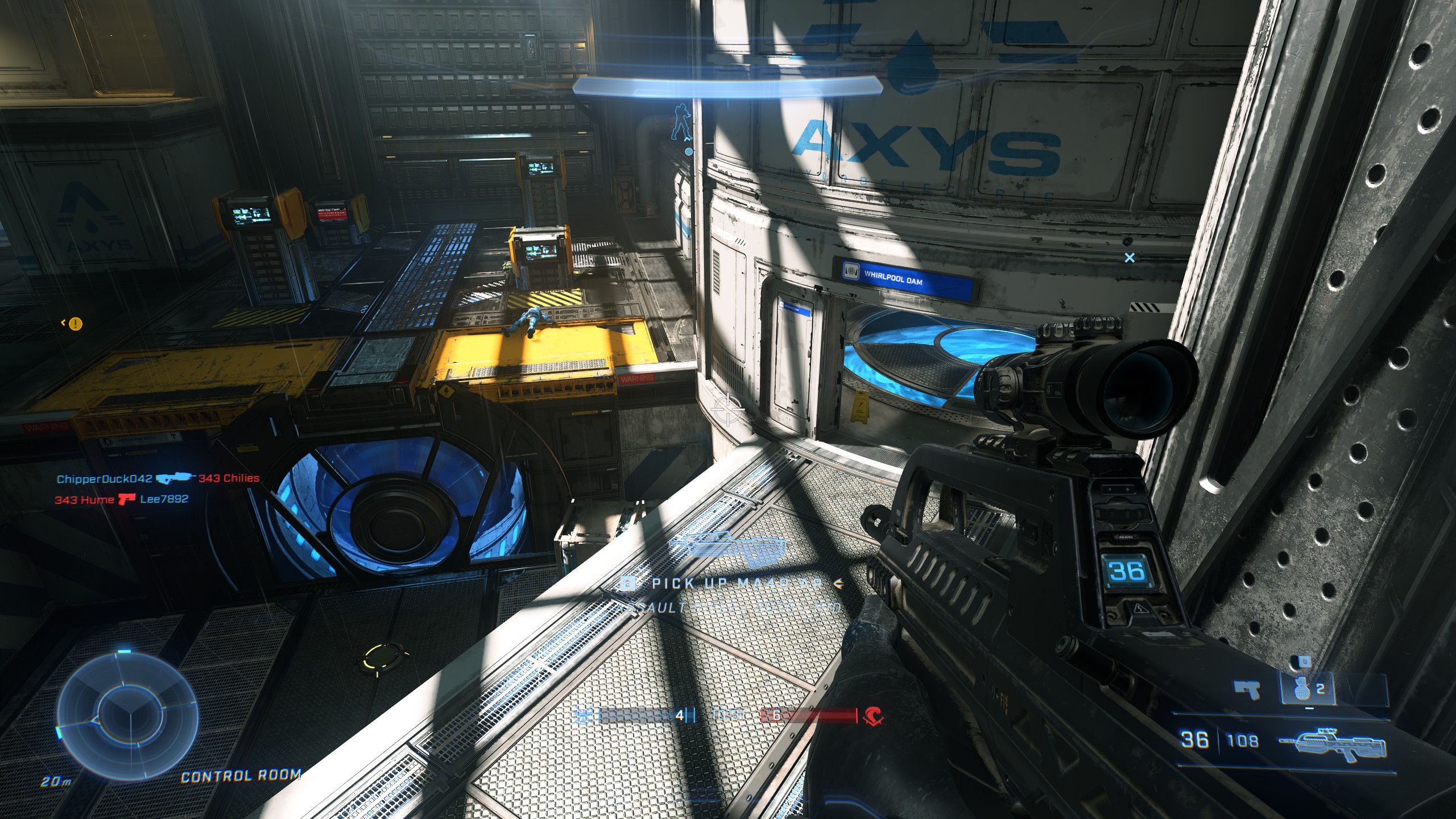Click the blue team eagle emblem
The width and height of the screenshot is (1456, 819).
pos(584,716)
